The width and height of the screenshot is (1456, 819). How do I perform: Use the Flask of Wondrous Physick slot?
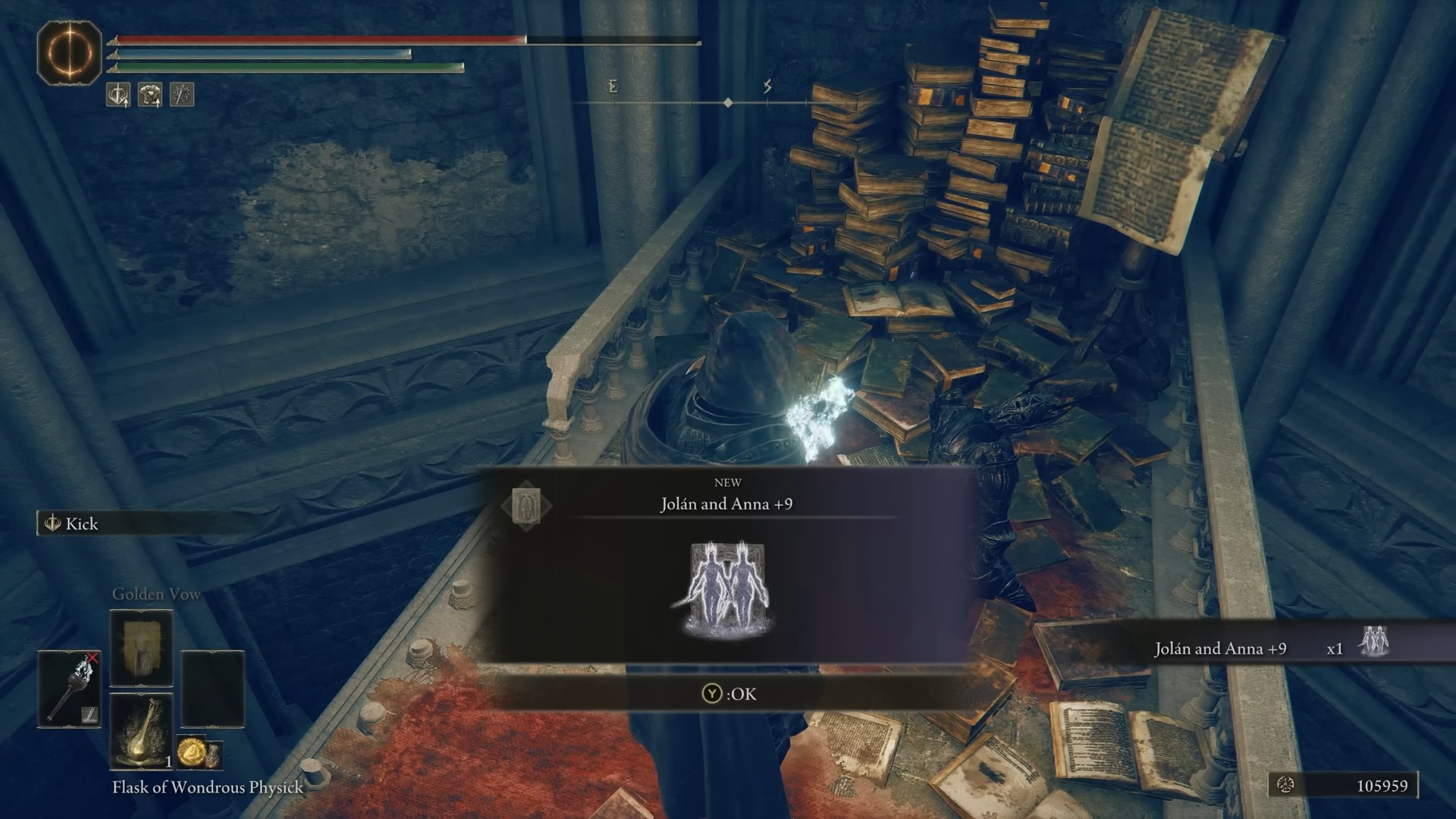pos(142,732)
